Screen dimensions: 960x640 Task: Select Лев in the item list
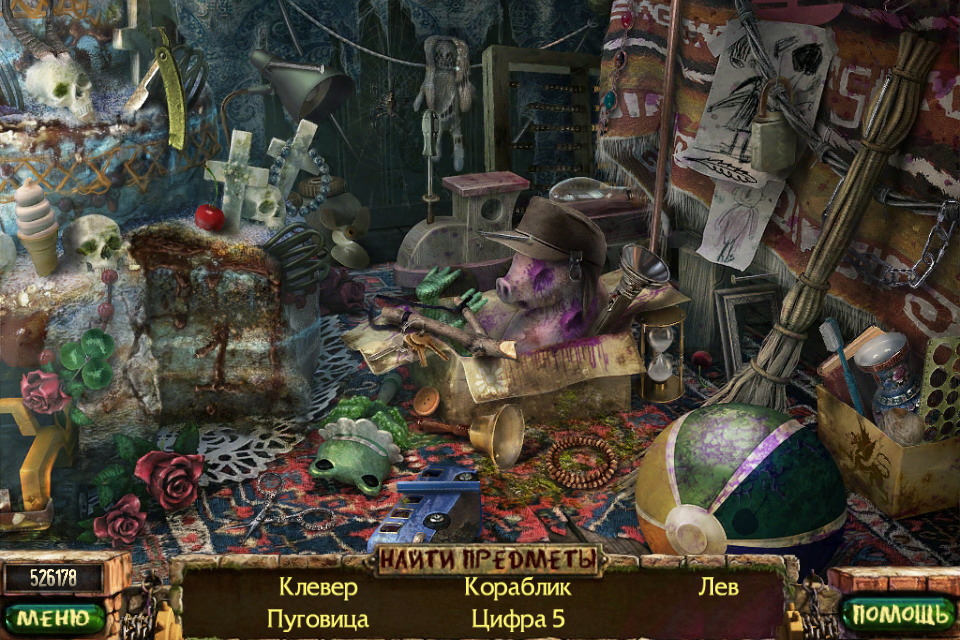(x=718, y=587)
